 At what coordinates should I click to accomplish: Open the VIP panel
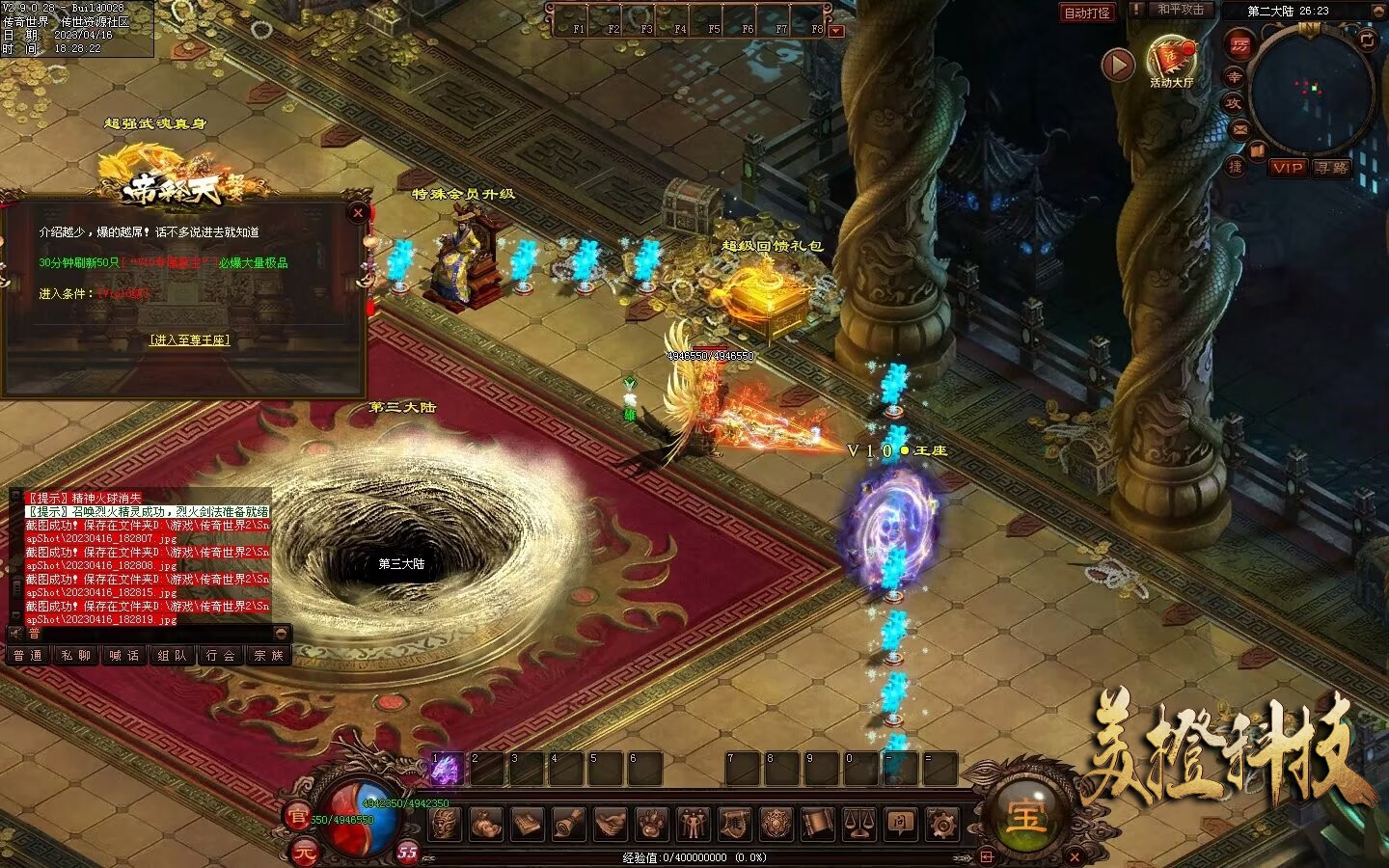[1287, 168]
